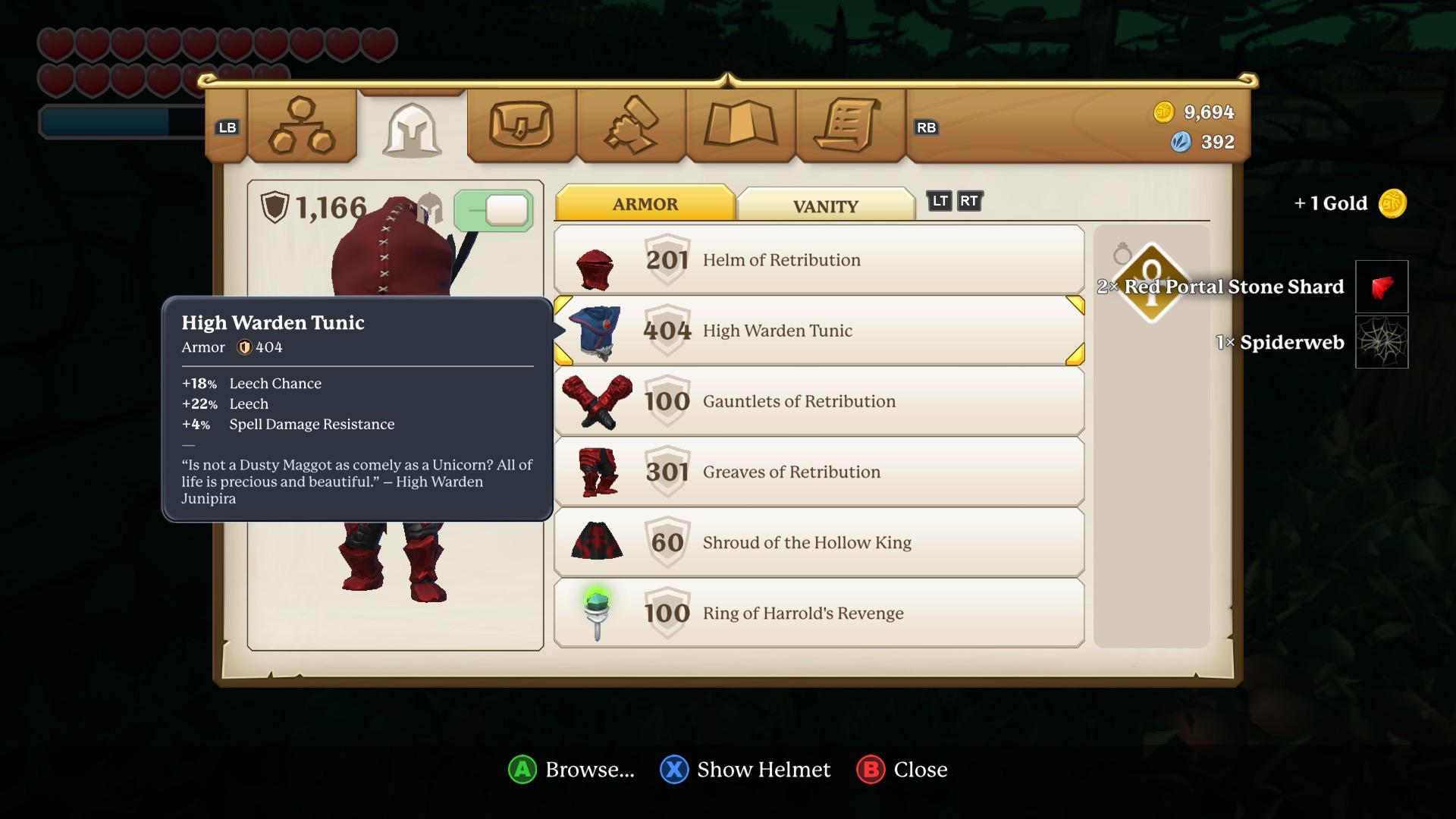This screenshot has height=819, width=1456.
Task: Select the helmet equipment tab icon
Action: 412,130
